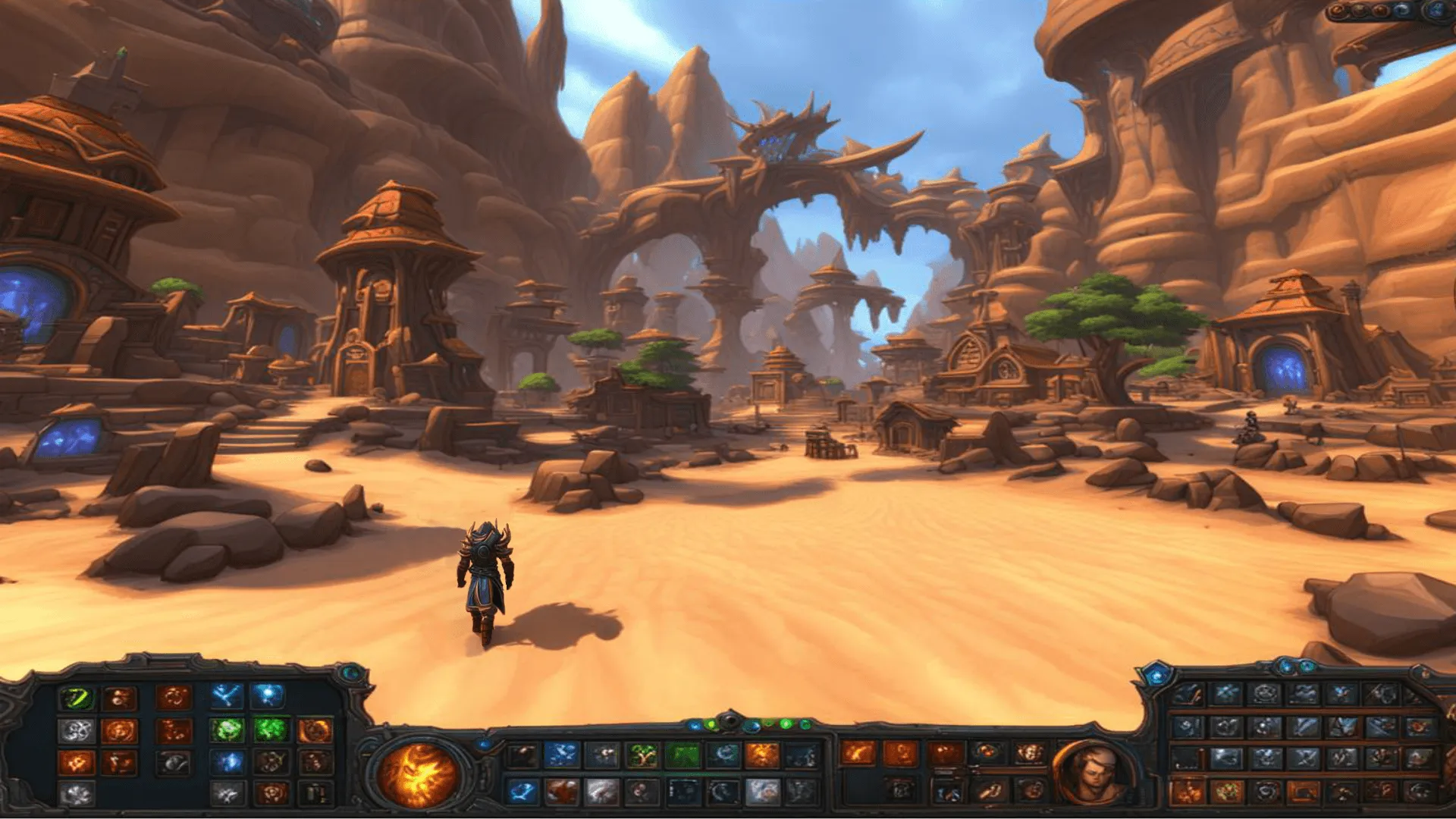The width and height of the screenshot is (1456, 819).
Task: Cast the blue forked lightning spell
Action: pyautogui.click(x=226, y=696)
